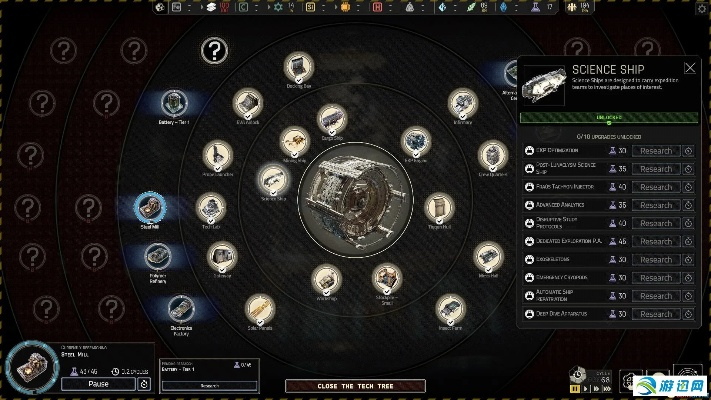The image size is (711, 400).
Task: Choose the Polymer Refinery tech node
Action: (158, 257)
